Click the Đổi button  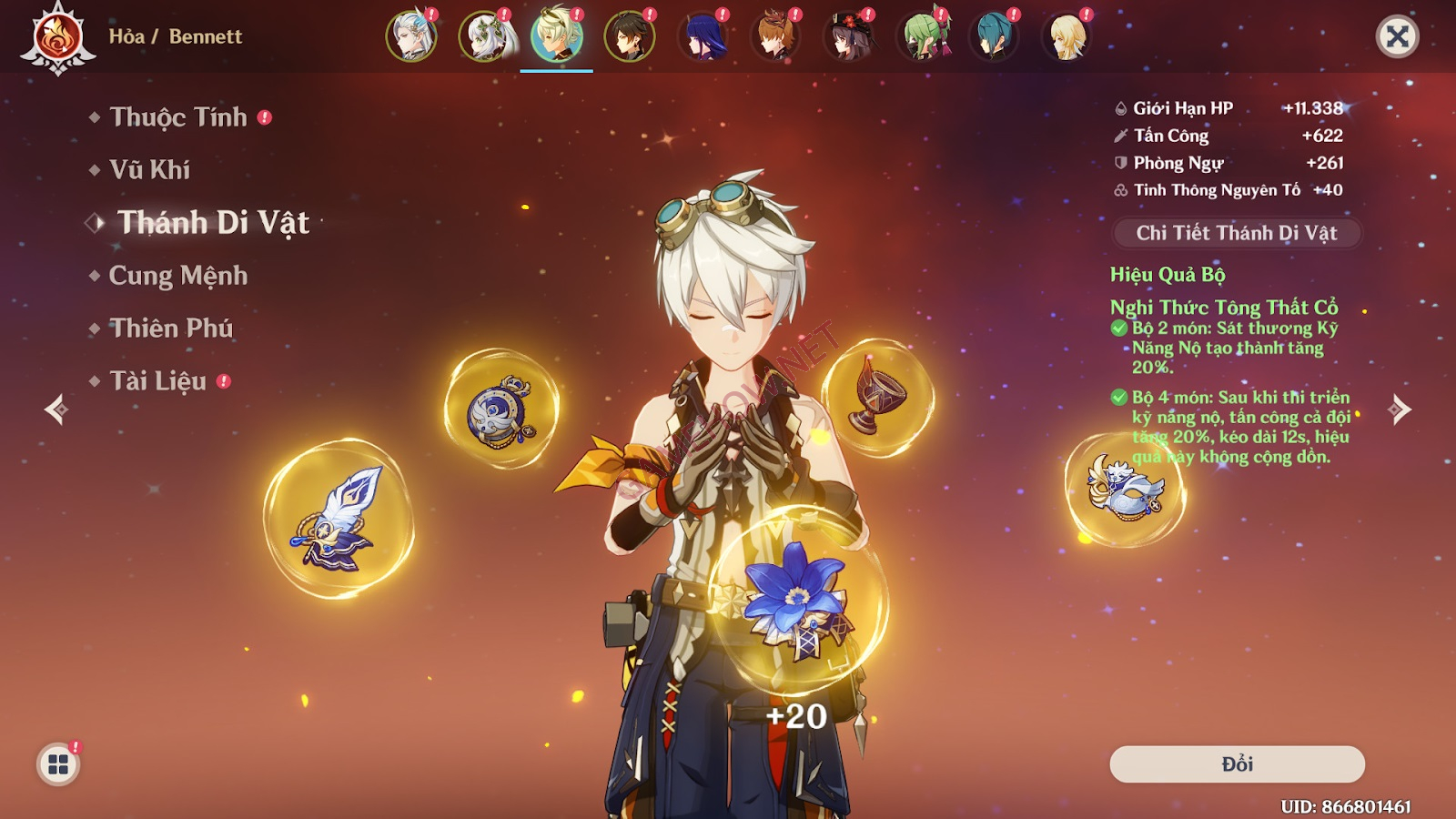click(1237, 764)
